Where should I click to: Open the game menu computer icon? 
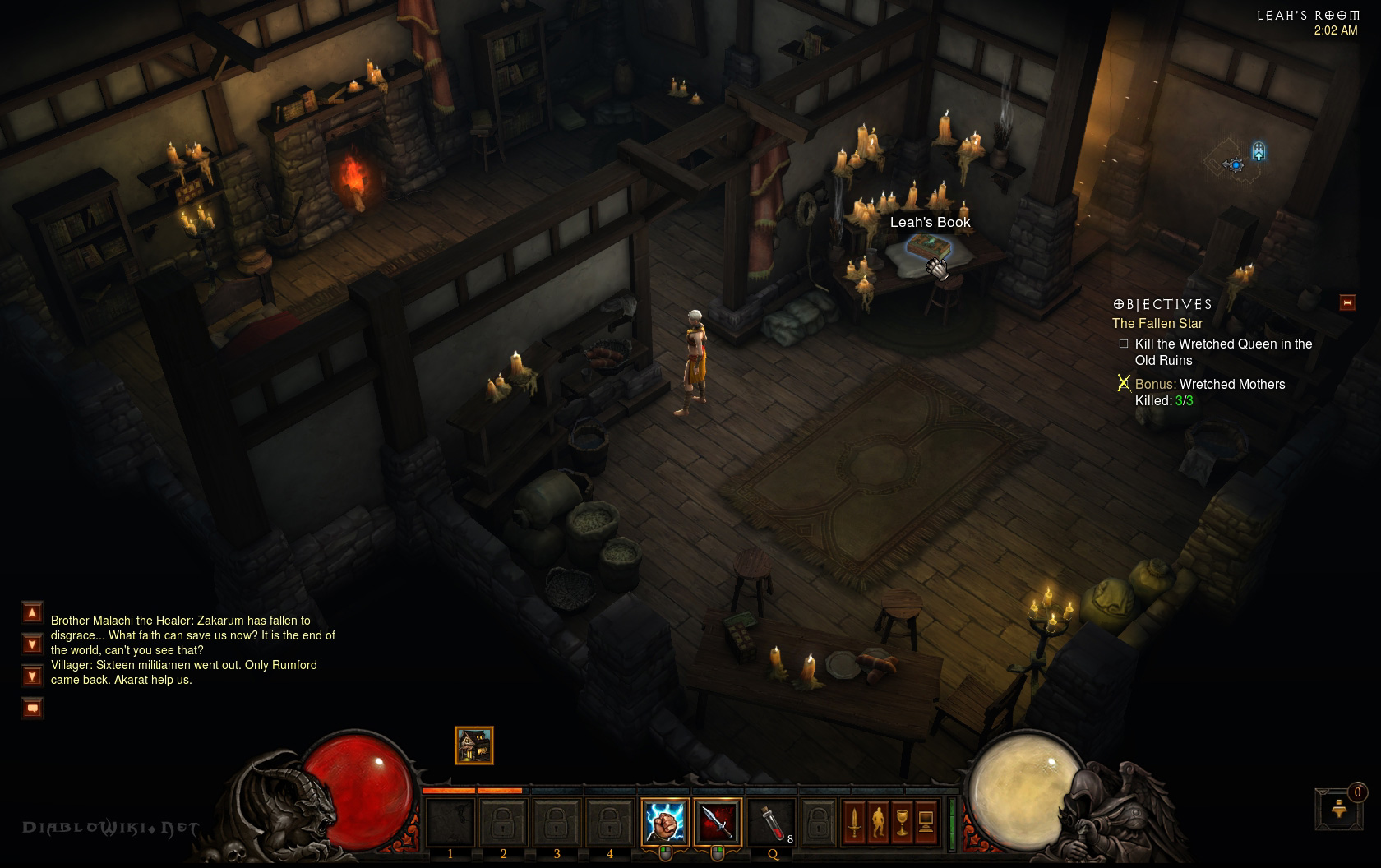tap(926, 821)
